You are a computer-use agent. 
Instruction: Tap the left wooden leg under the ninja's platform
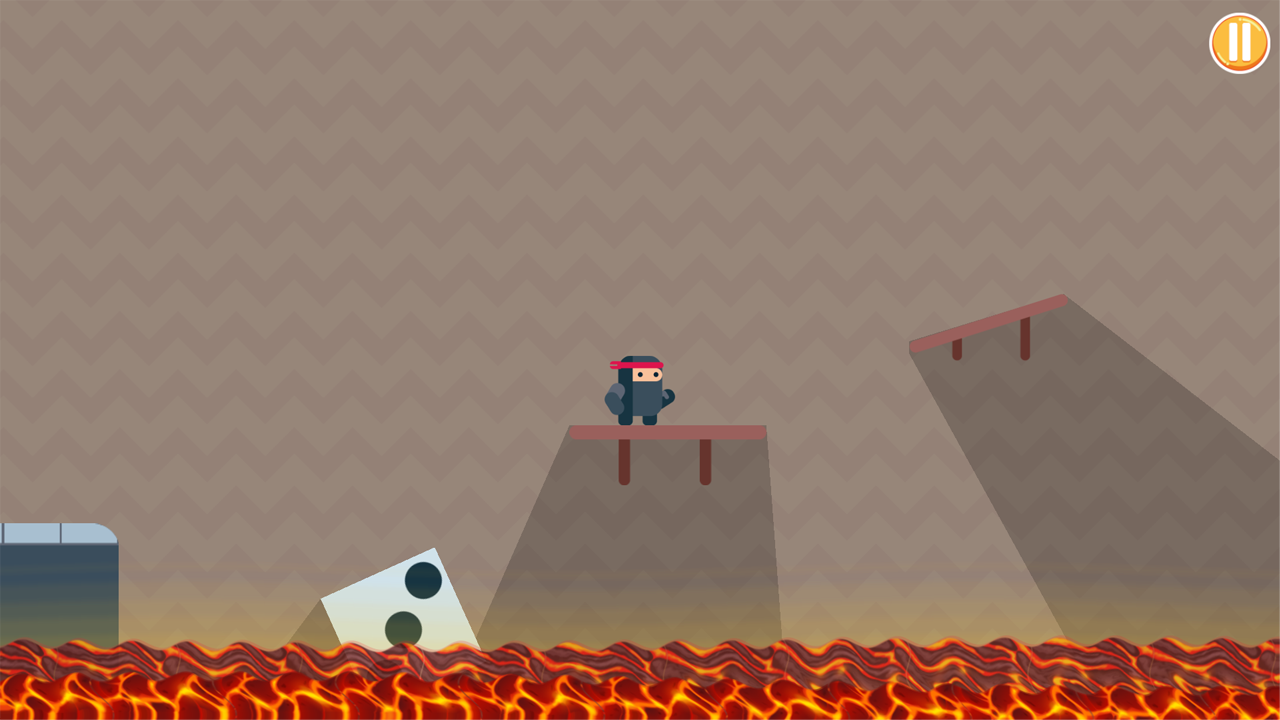point(623,462)
